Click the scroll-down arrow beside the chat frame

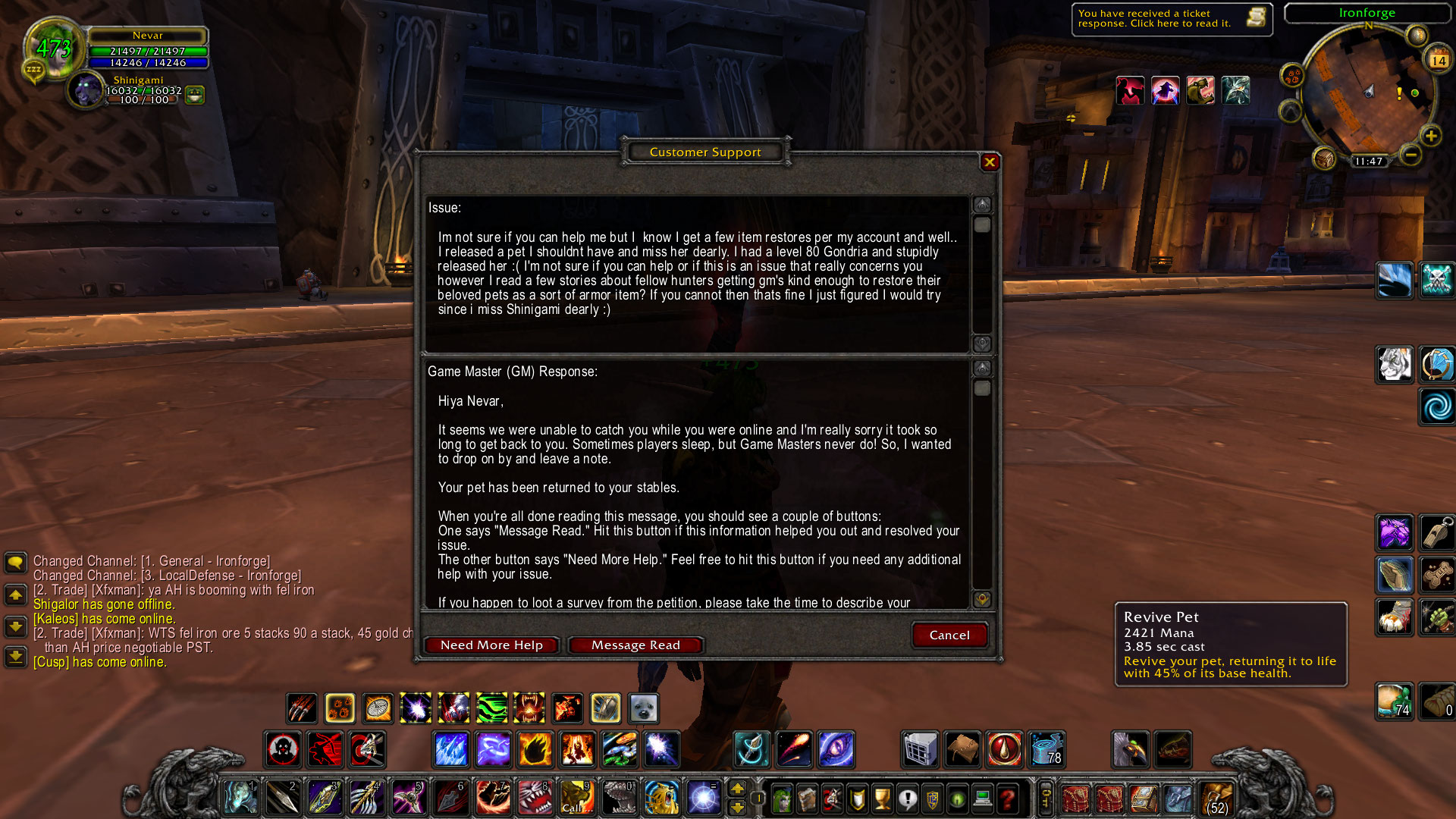(x=15, y=626)
